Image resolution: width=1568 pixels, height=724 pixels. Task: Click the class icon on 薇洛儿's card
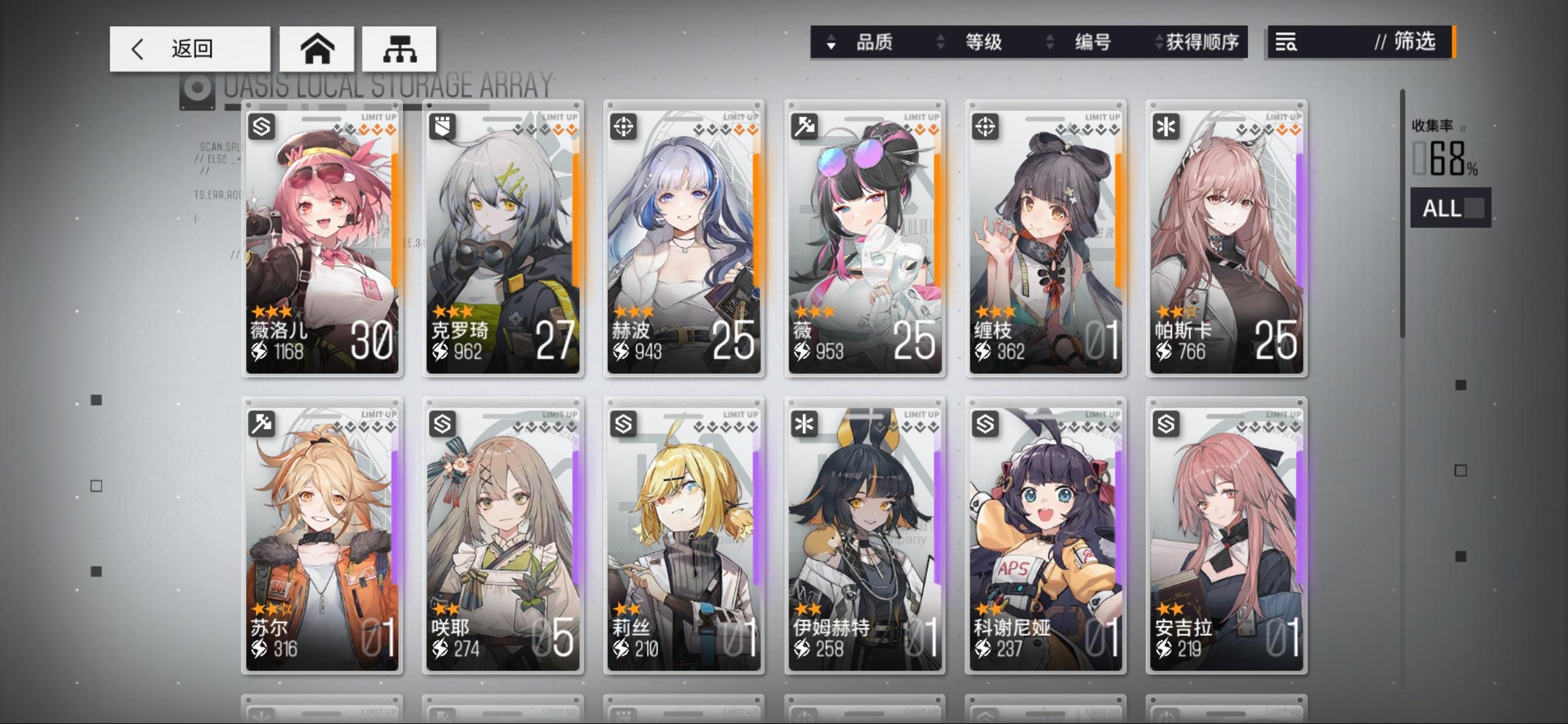tap(262, 128)
